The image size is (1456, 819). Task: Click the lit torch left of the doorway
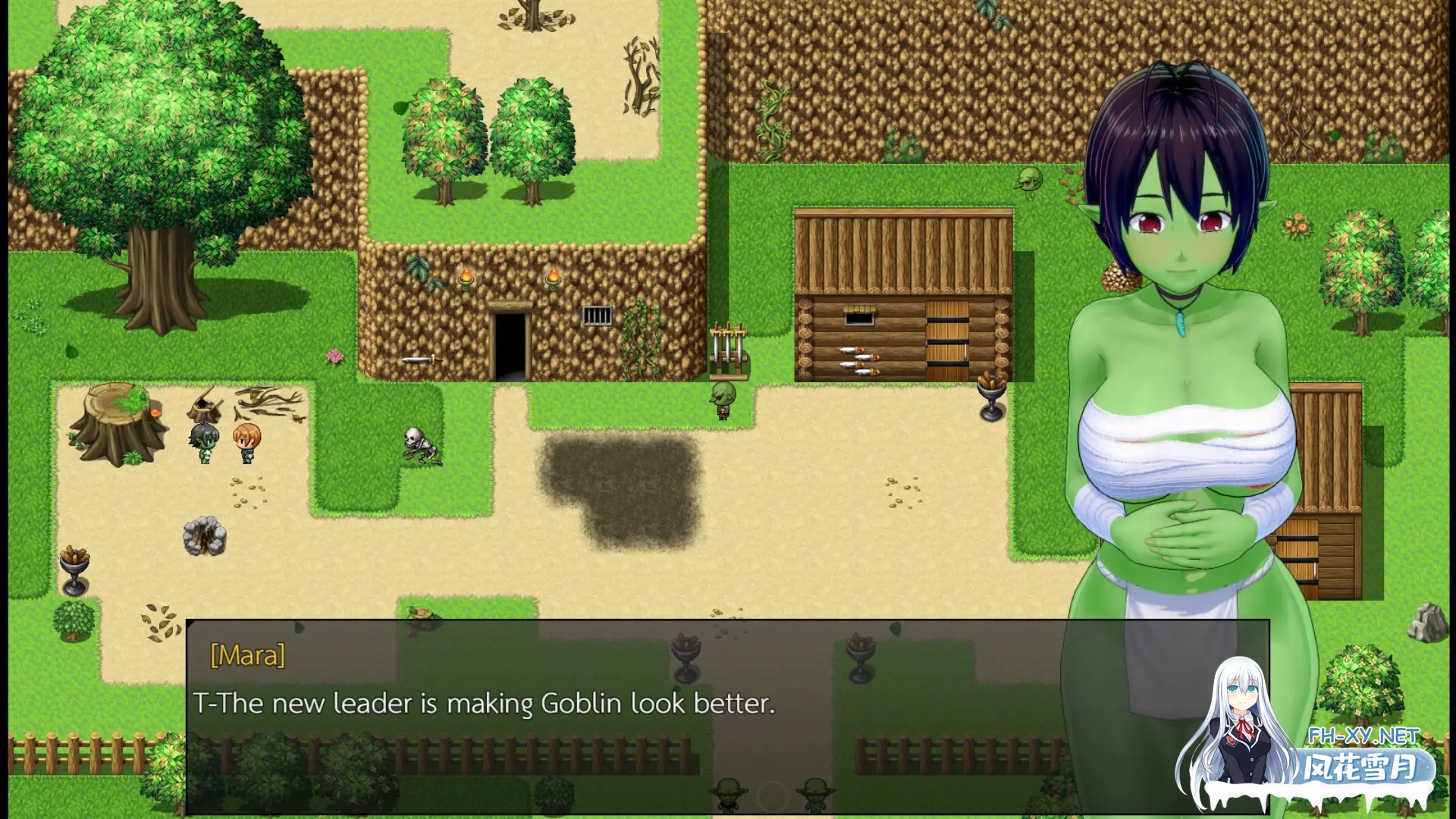click(466, 277)
